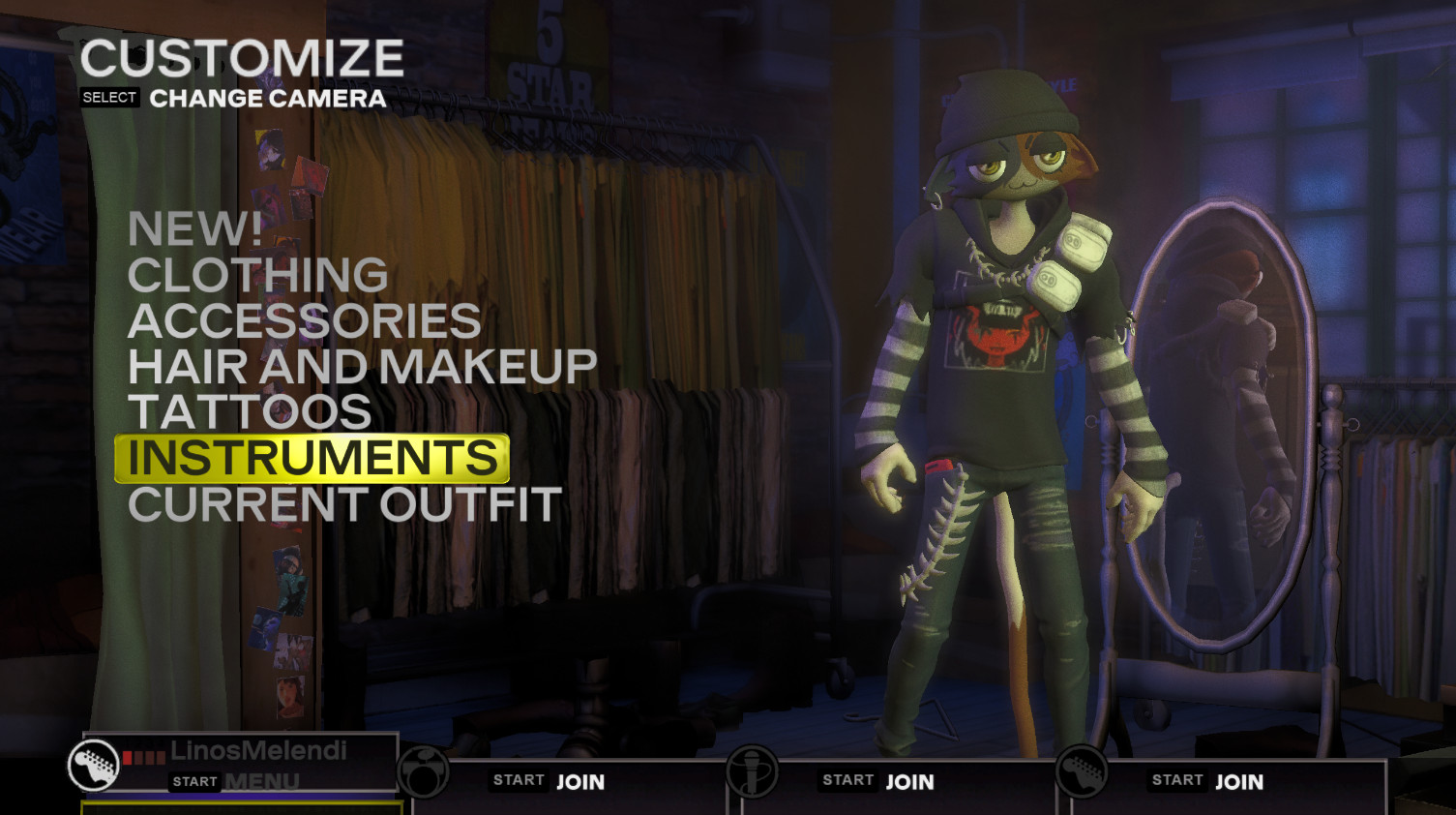The width and height of the screenshot is (1456, 815).
Task: Click the START badge beside MENU
Action: pos(196,781)
